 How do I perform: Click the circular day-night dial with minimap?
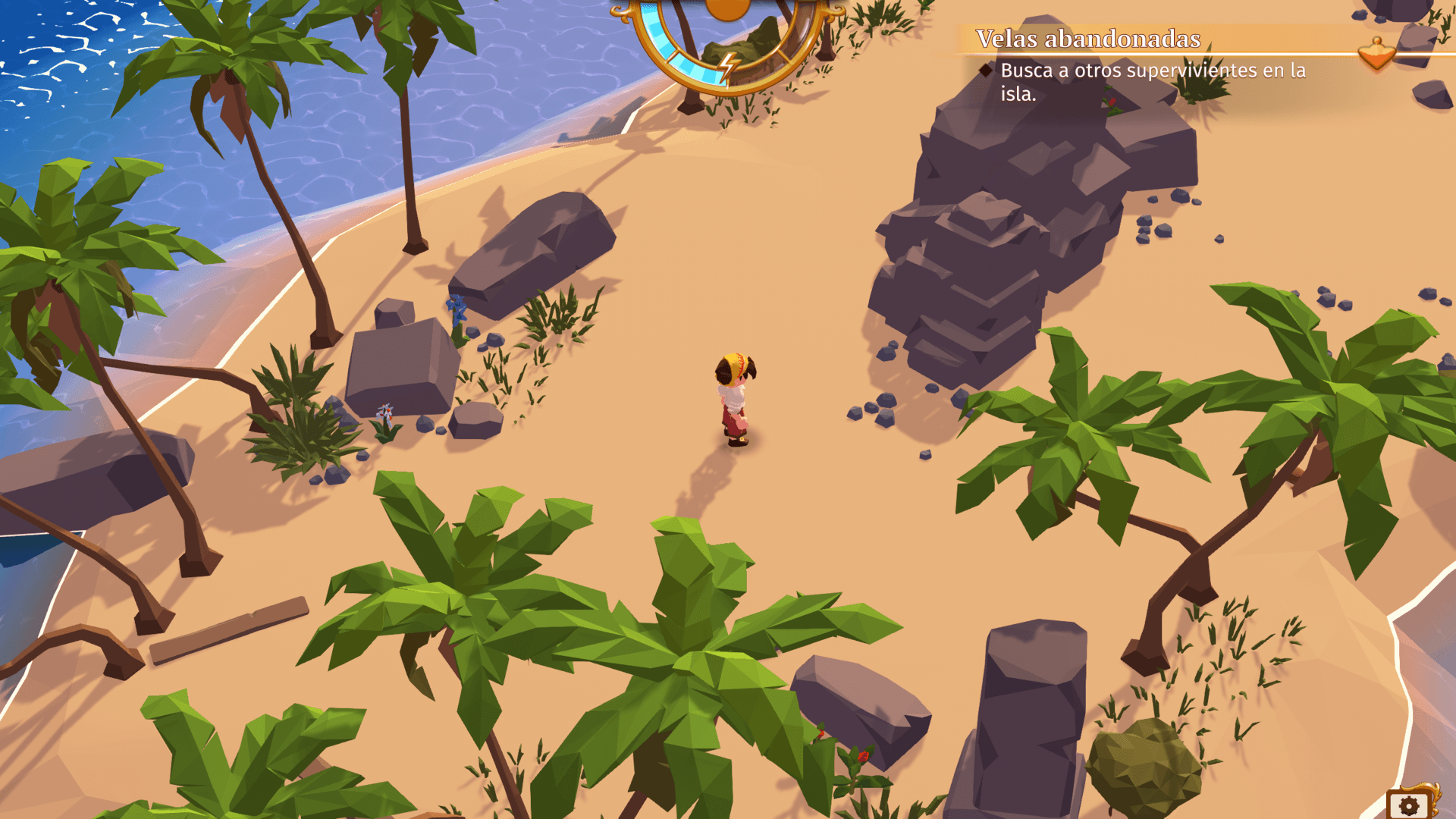point(728,39)
